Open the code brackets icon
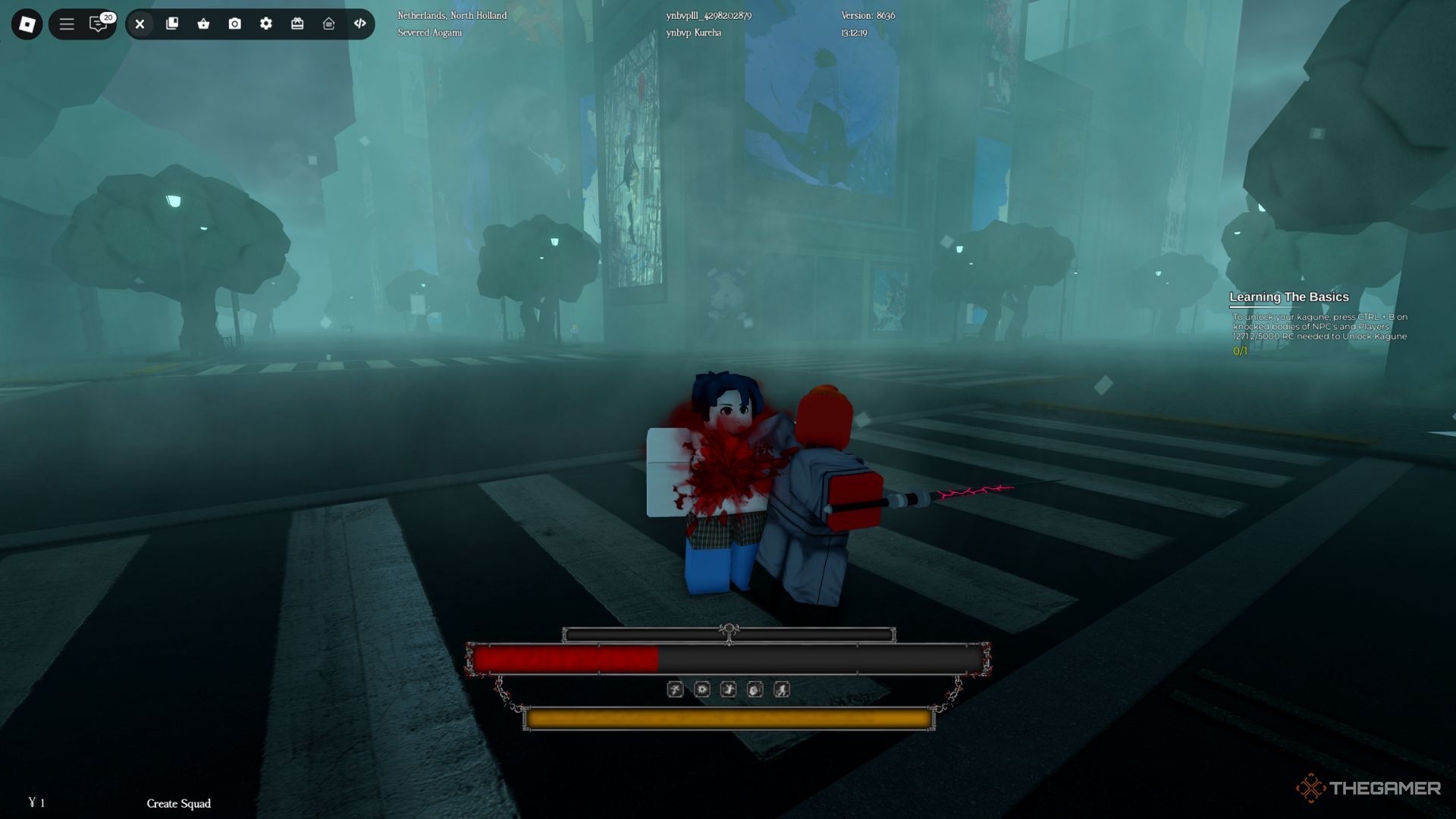 tap(360, 24)
